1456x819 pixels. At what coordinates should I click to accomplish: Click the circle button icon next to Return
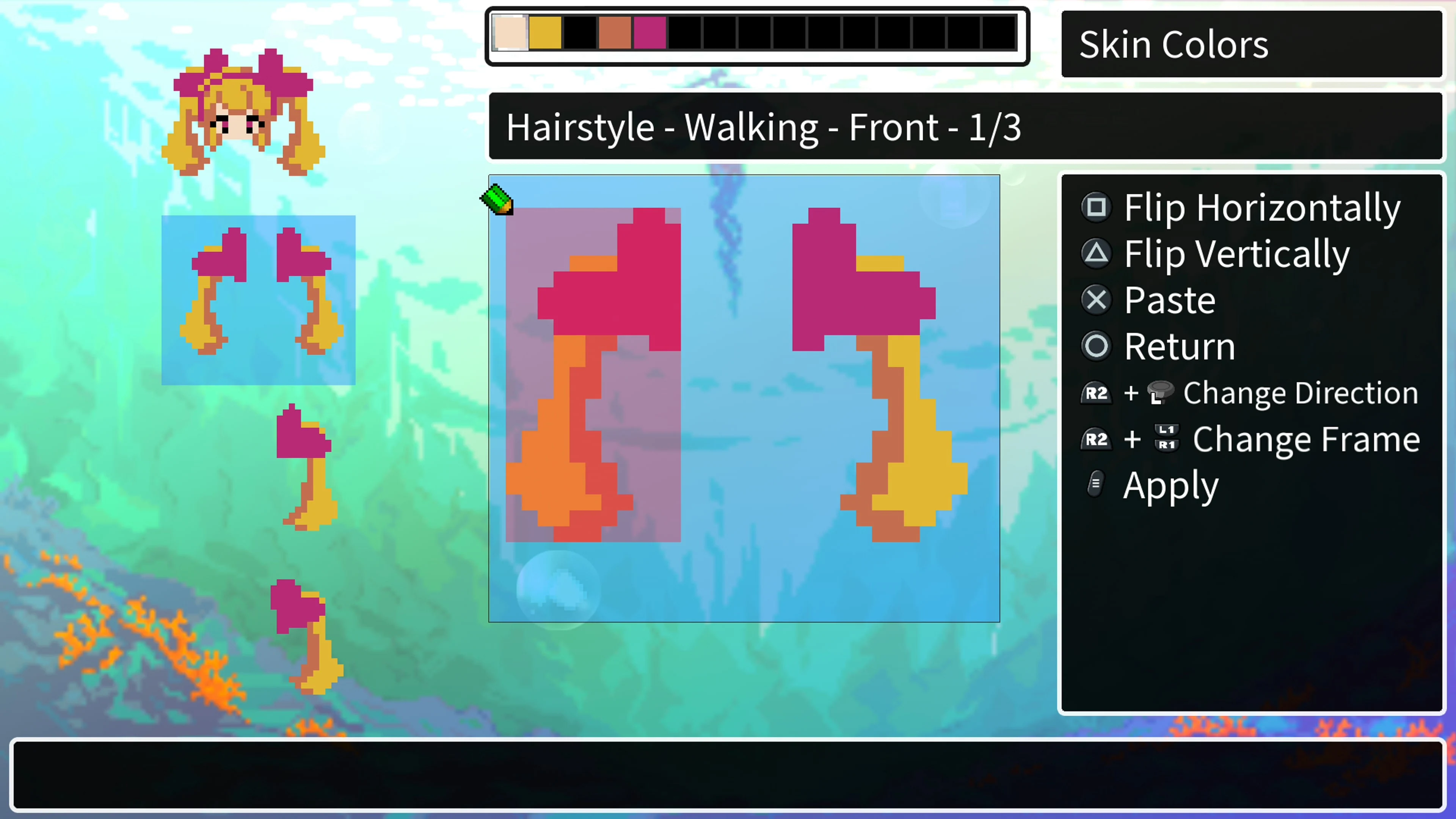point(1097,346)
